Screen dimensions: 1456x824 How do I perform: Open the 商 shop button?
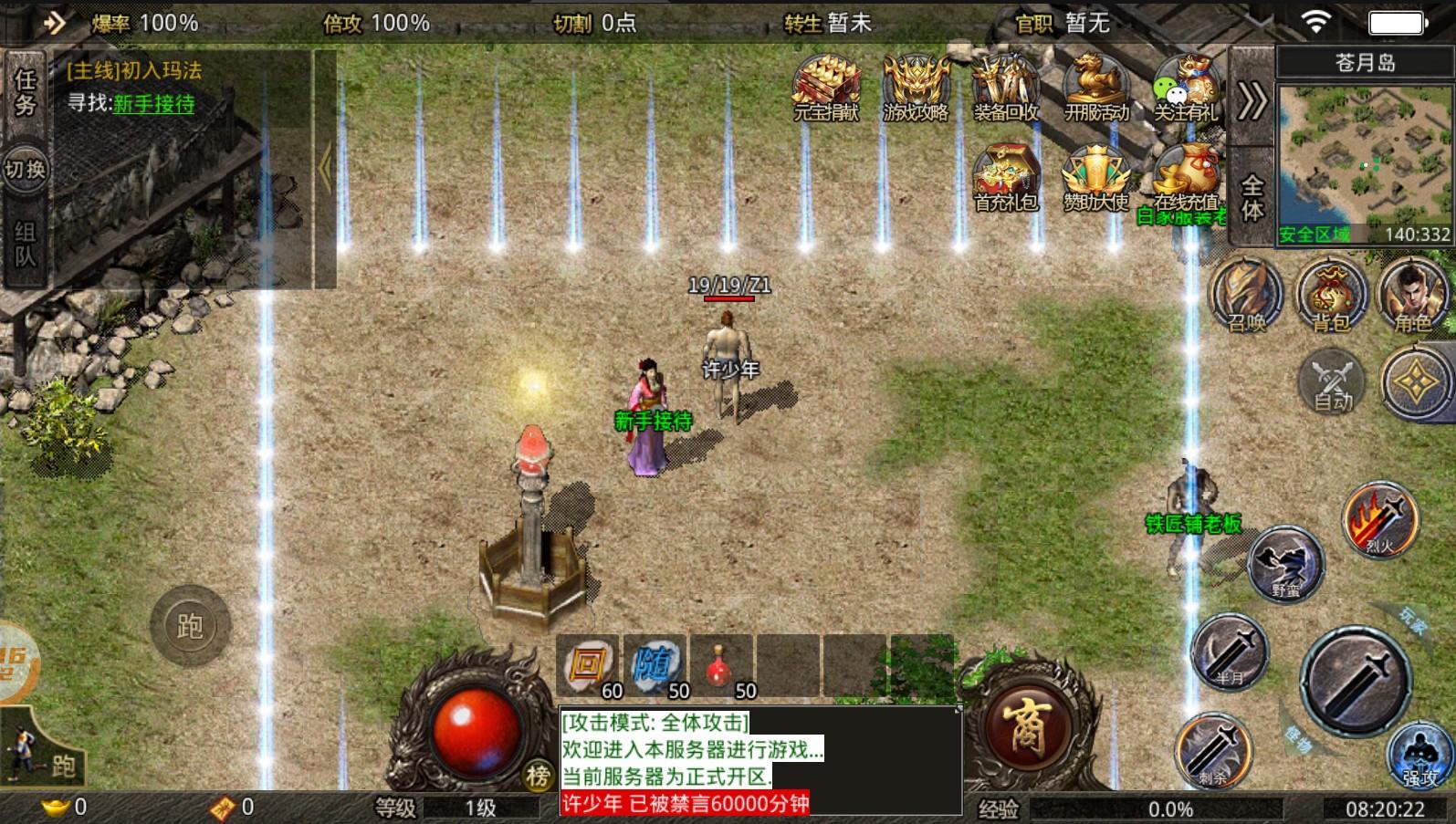(x=1026, y=728)
